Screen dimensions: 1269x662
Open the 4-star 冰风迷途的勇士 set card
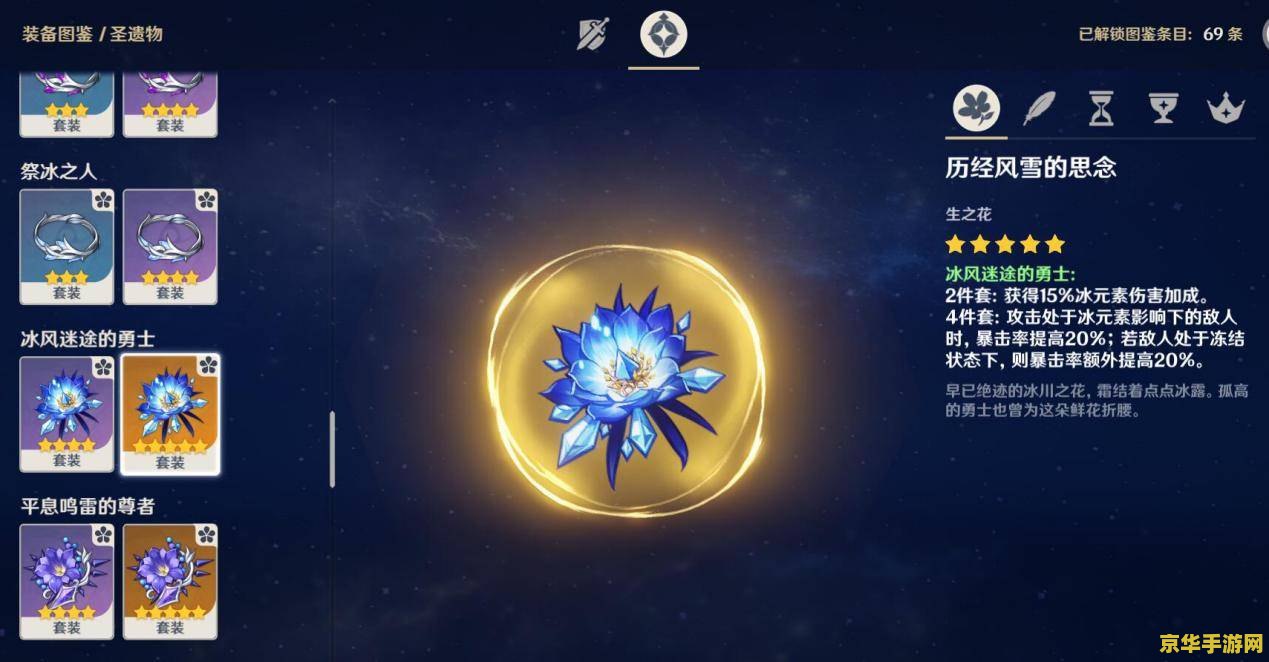[67, 413]
